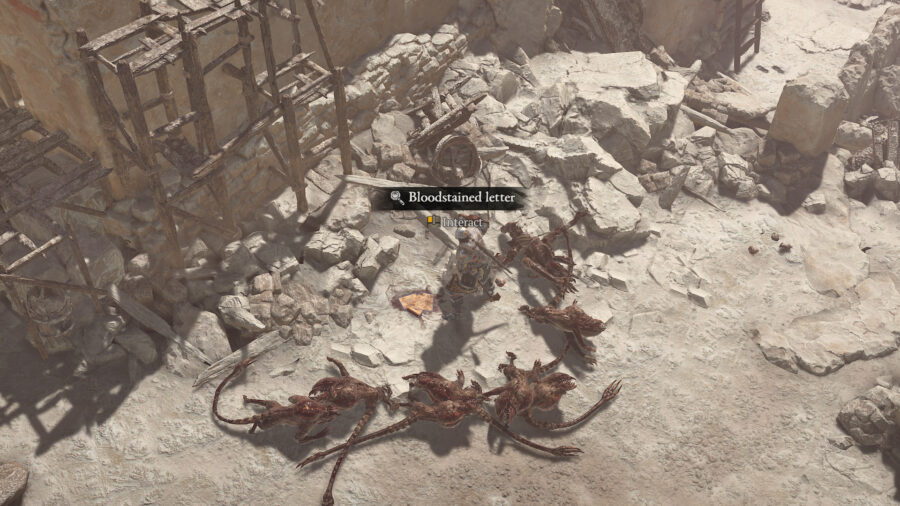Viewport: 900px width, 506px height.
Task: Select the Bloodstained letter label
Action: tap(453, 198)
